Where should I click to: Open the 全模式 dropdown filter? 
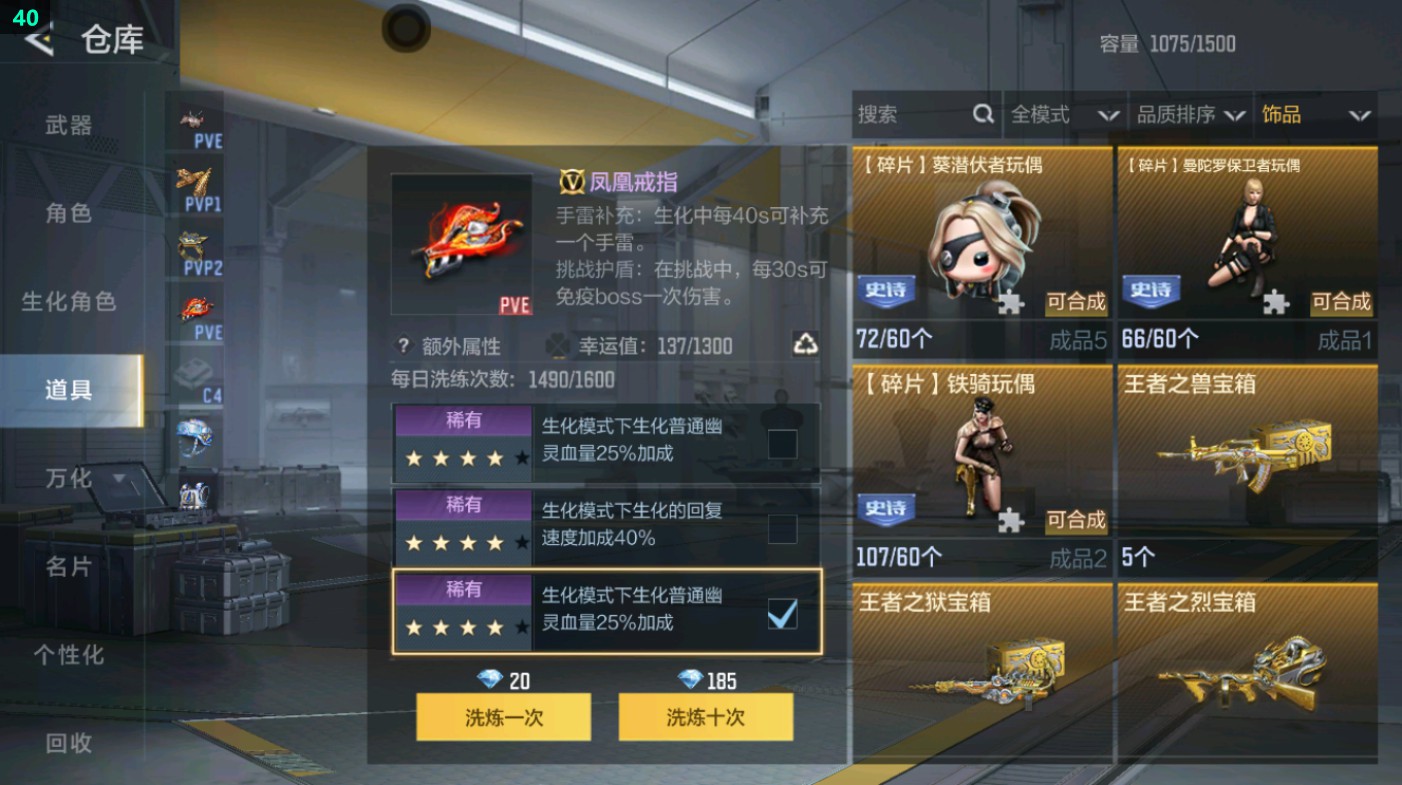(x=1065, y=115)
